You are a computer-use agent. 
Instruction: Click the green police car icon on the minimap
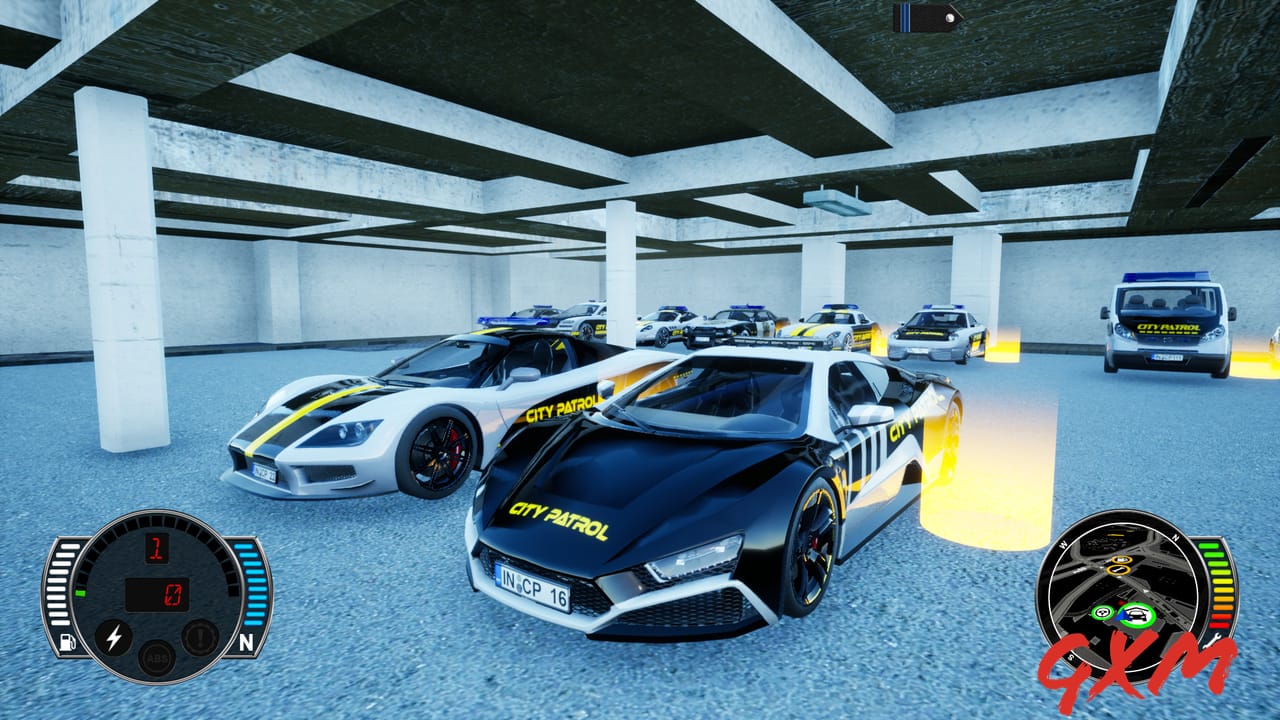tap(1136, 612)
